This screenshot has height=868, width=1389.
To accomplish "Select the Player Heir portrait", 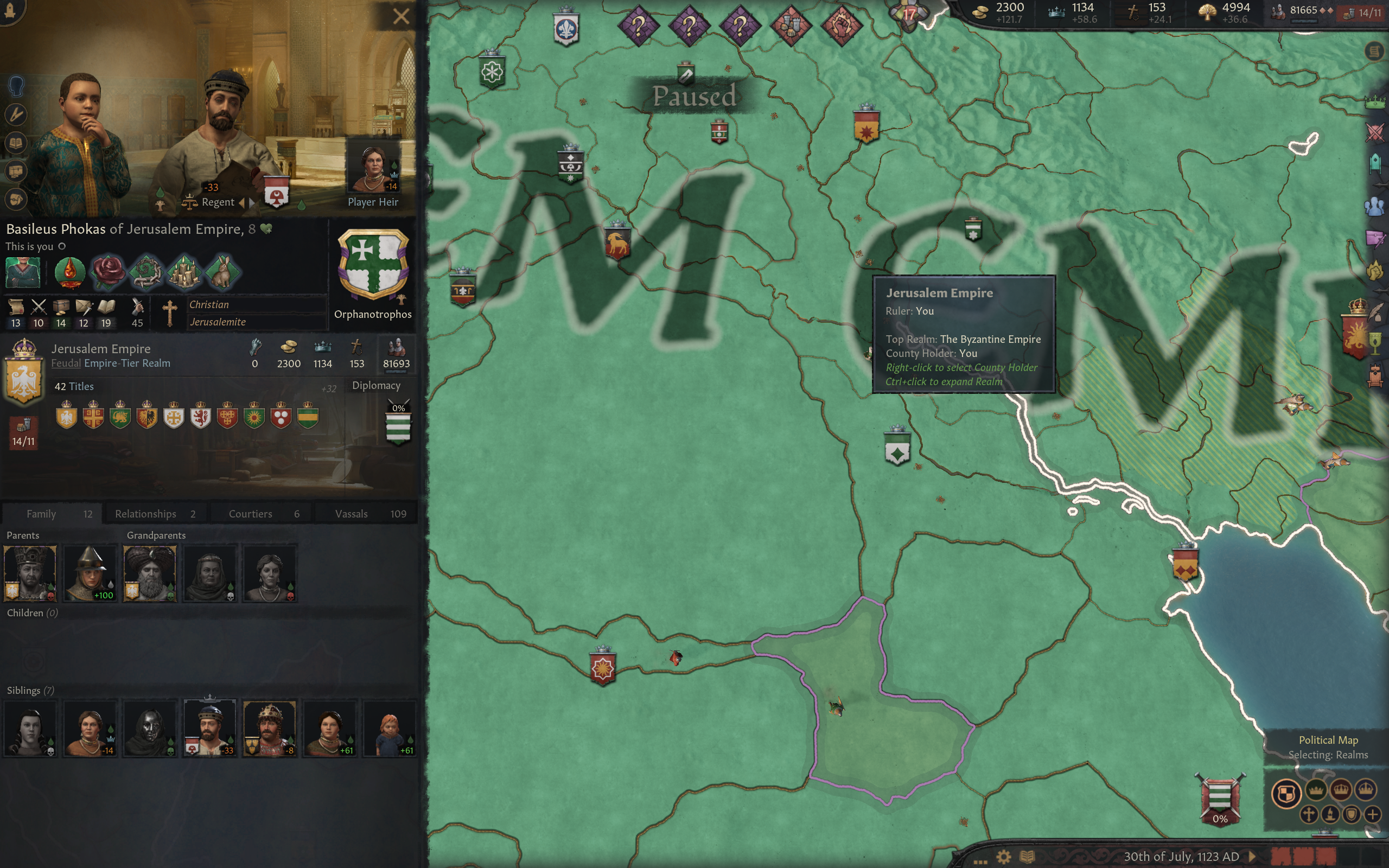I will click(x=374, y=166).
